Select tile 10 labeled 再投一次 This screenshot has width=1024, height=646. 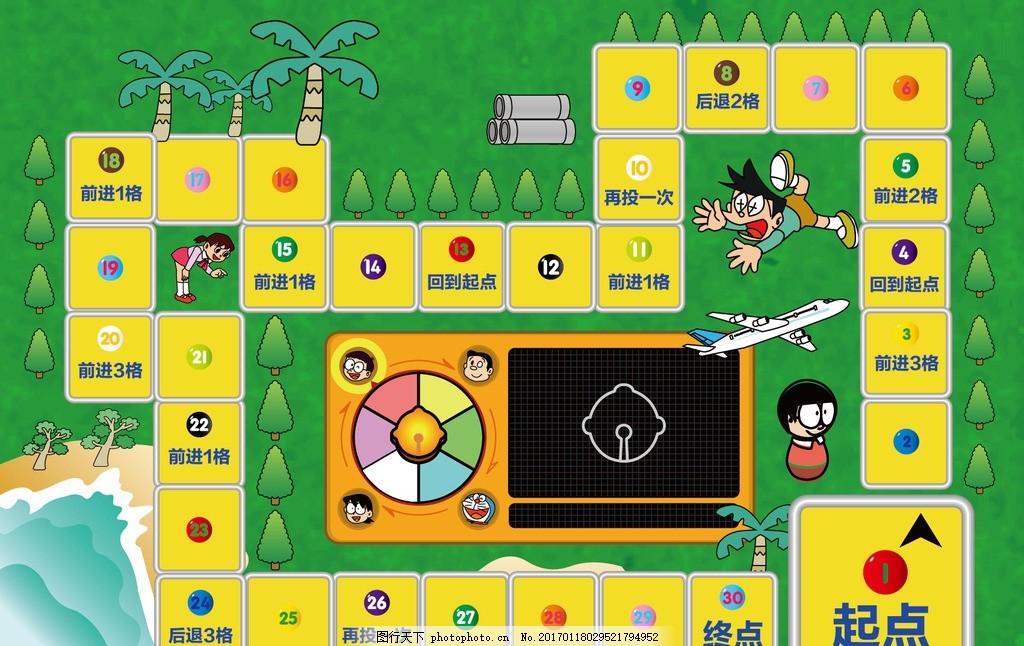[639, 181]
